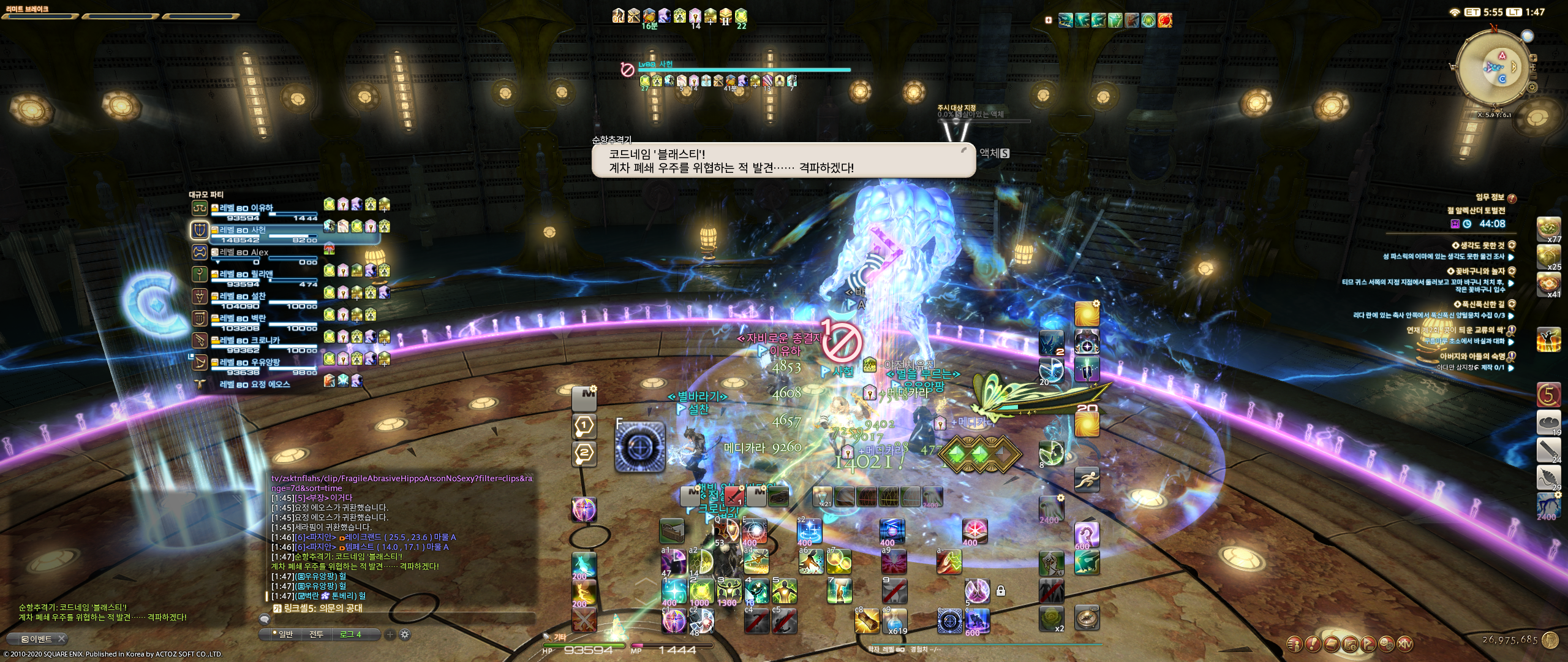Open the 일반 chat tab
This screenshot has height=662, width=1568.
[285, 634]
